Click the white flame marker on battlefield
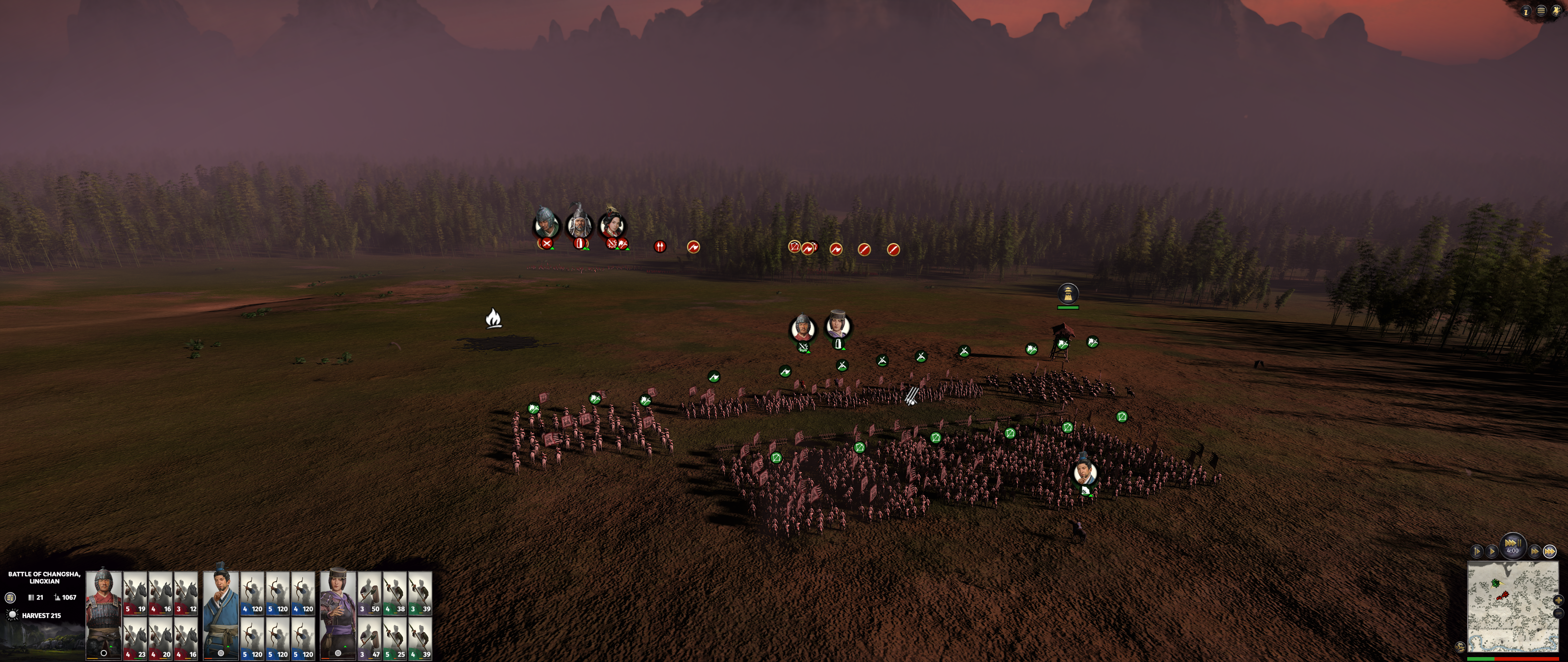Image resolution: width=1568 pixels, height=662 pixels. tap(494, 318)
